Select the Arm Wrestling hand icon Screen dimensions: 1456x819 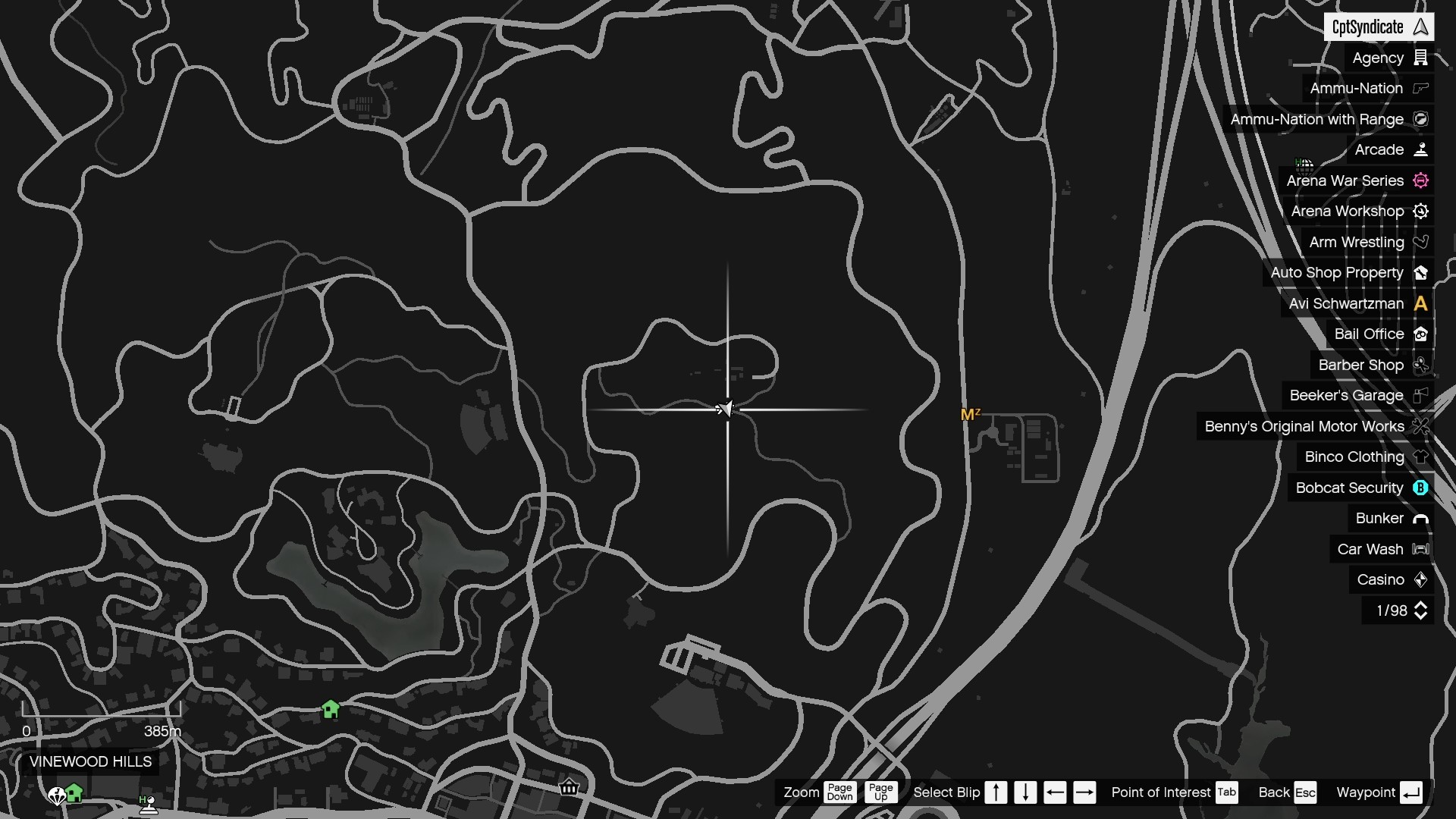(1421, 242)
